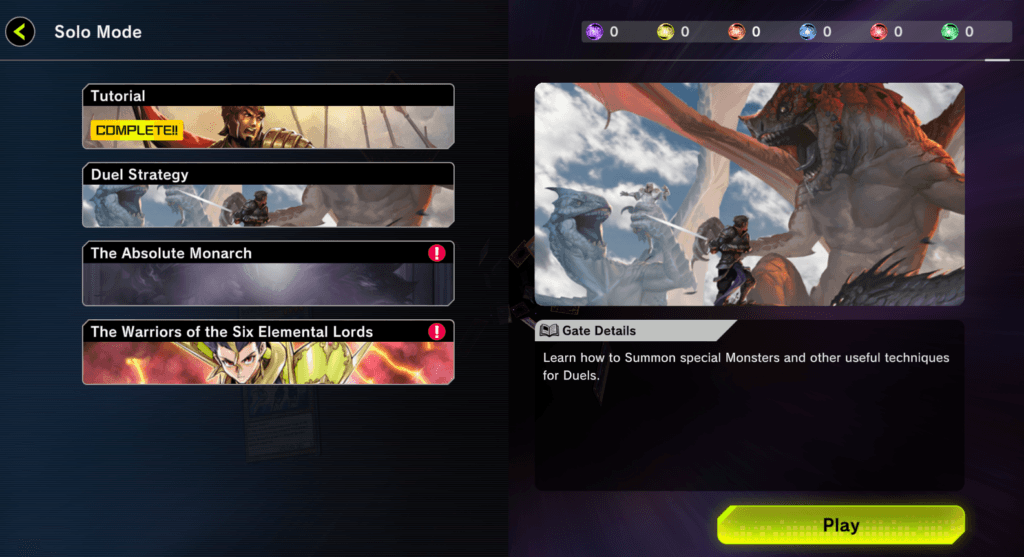Choose The Absolute Monarch gate
Viewport: 1024px width, 557px height.
pyautogui.click(x=268, y=273)
